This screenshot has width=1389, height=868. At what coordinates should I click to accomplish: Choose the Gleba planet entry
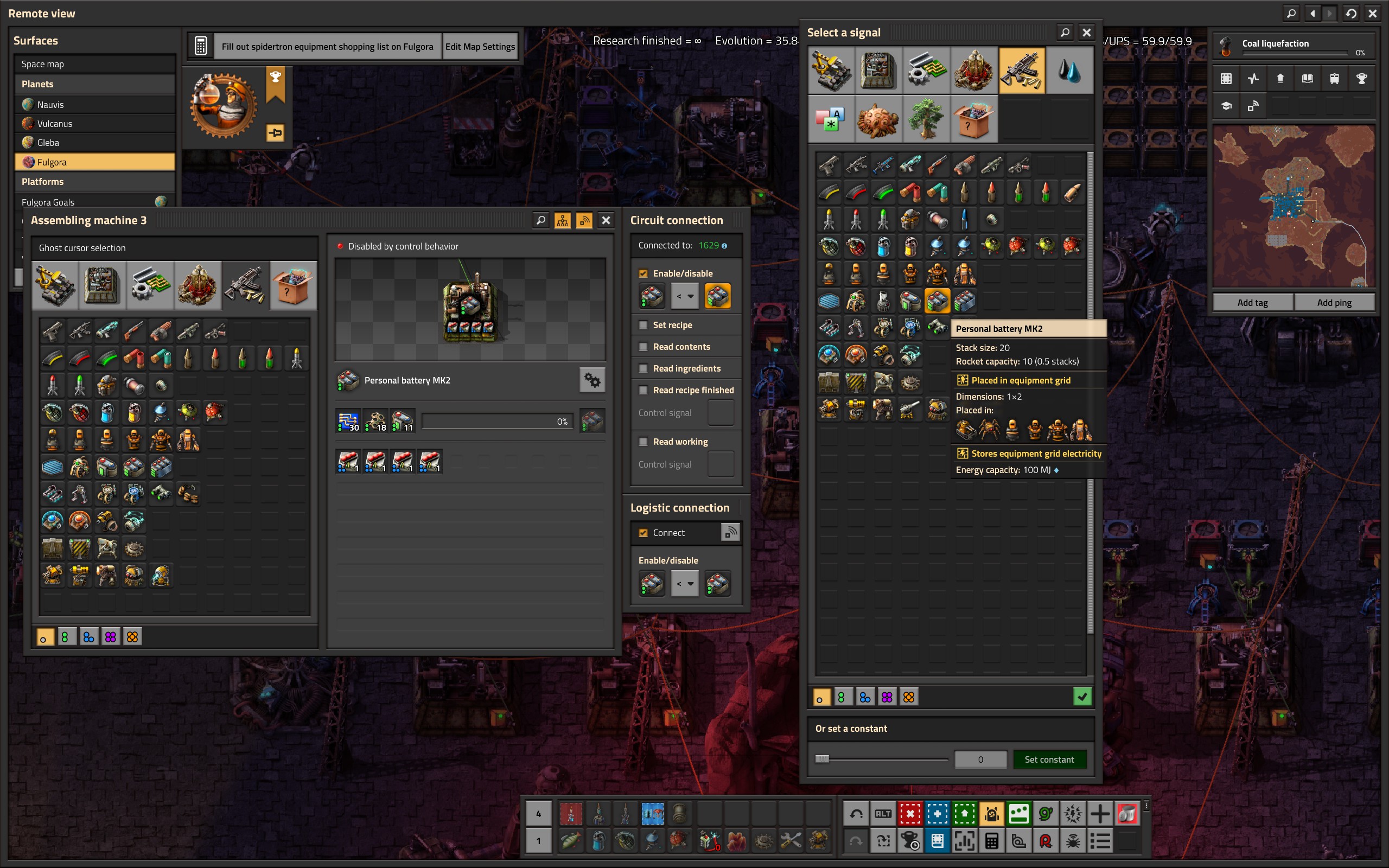[x=48, y=142]
